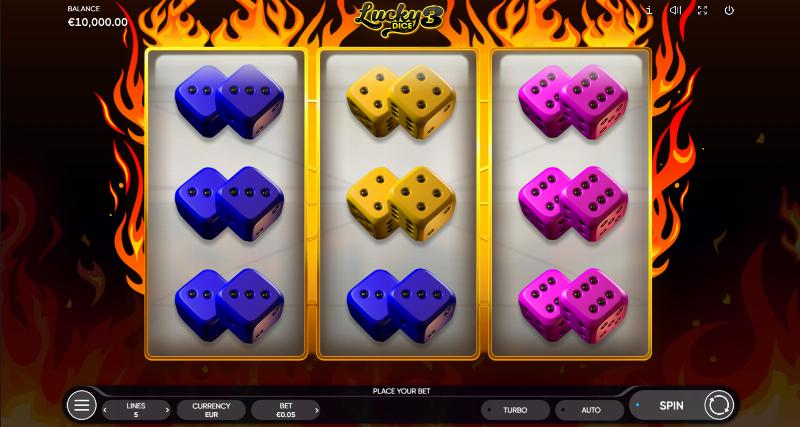Toggle the sound speaker icon

(675, 10)
